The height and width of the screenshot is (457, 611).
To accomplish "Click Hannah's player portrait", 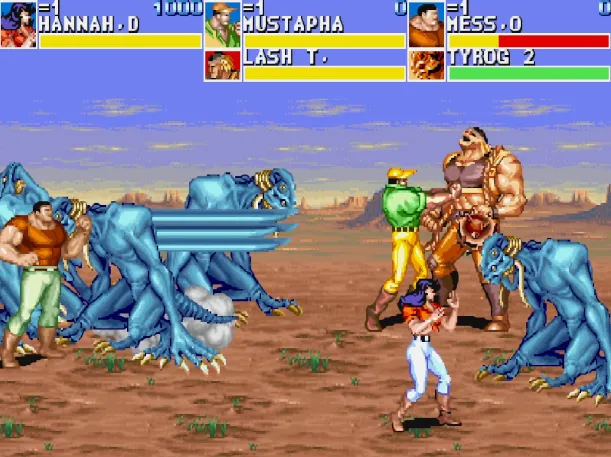I will (x=18, y=24).
